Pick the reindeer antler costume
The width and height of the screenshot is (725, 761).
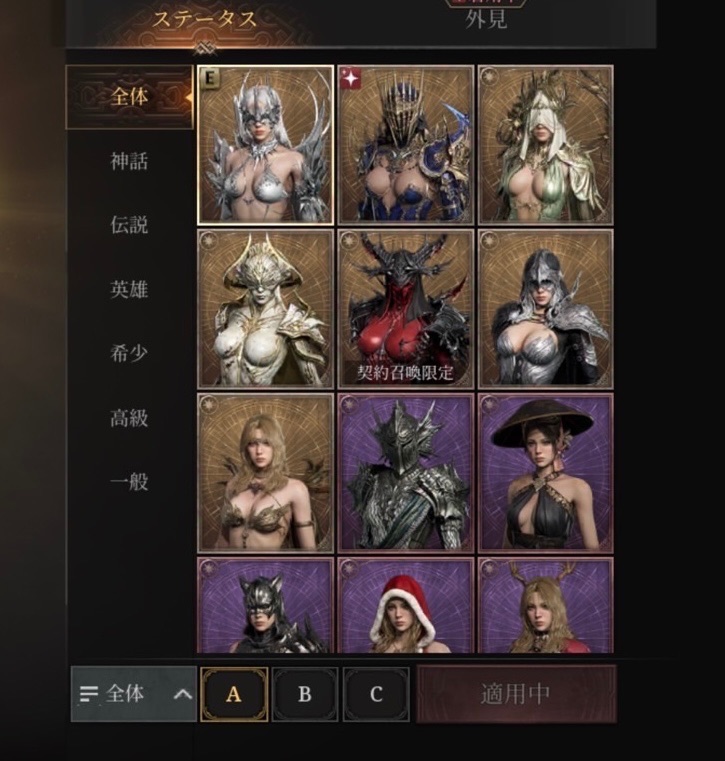click(x=545, y=606)
